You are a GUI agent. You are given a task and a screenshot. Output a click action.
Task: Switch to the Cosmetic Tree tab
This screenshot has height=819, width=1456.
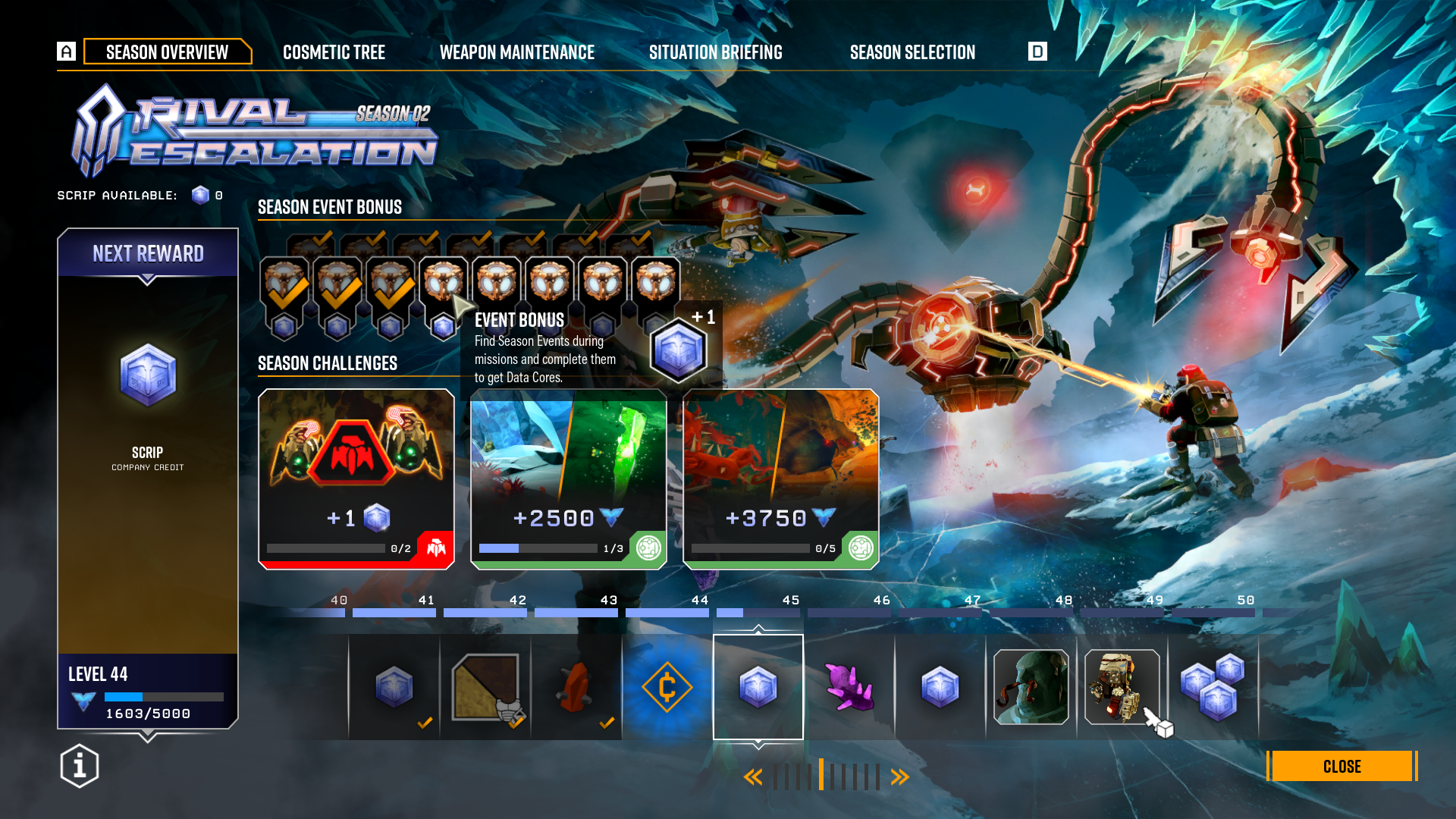[x=334, y=52]
